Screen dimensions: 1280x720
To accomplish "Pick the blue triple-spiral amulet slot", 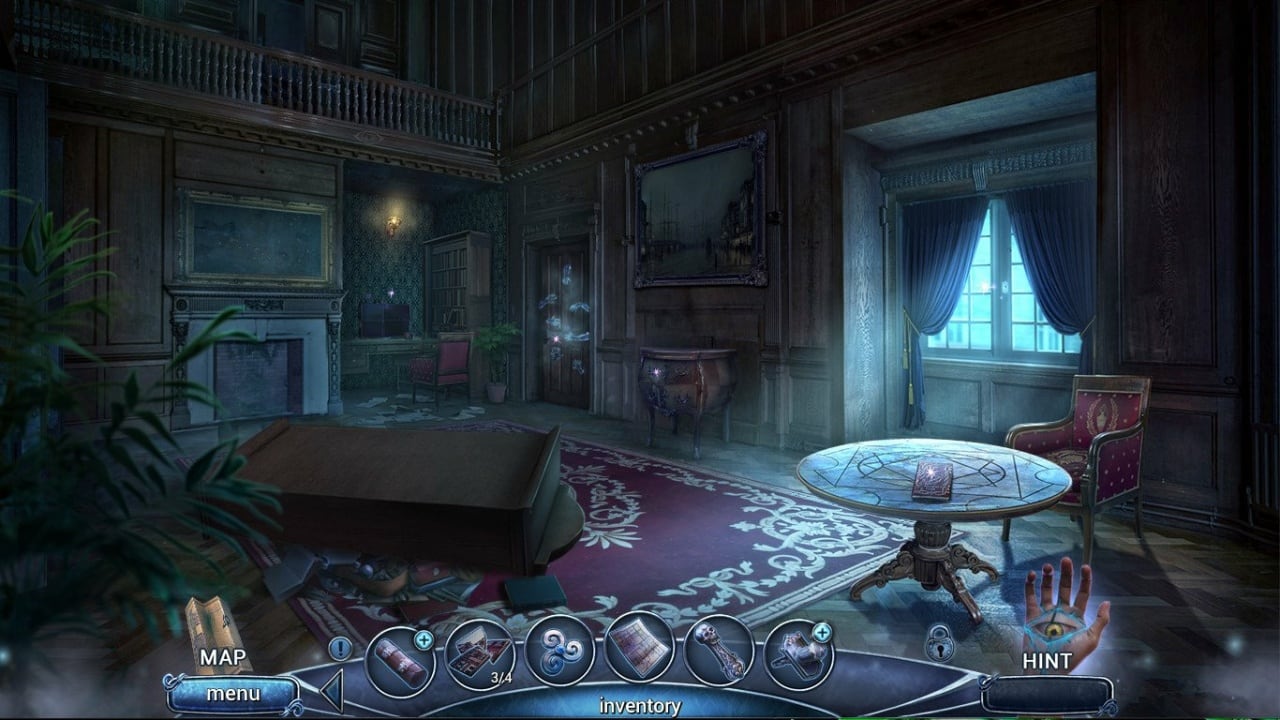I will point(560,650).
